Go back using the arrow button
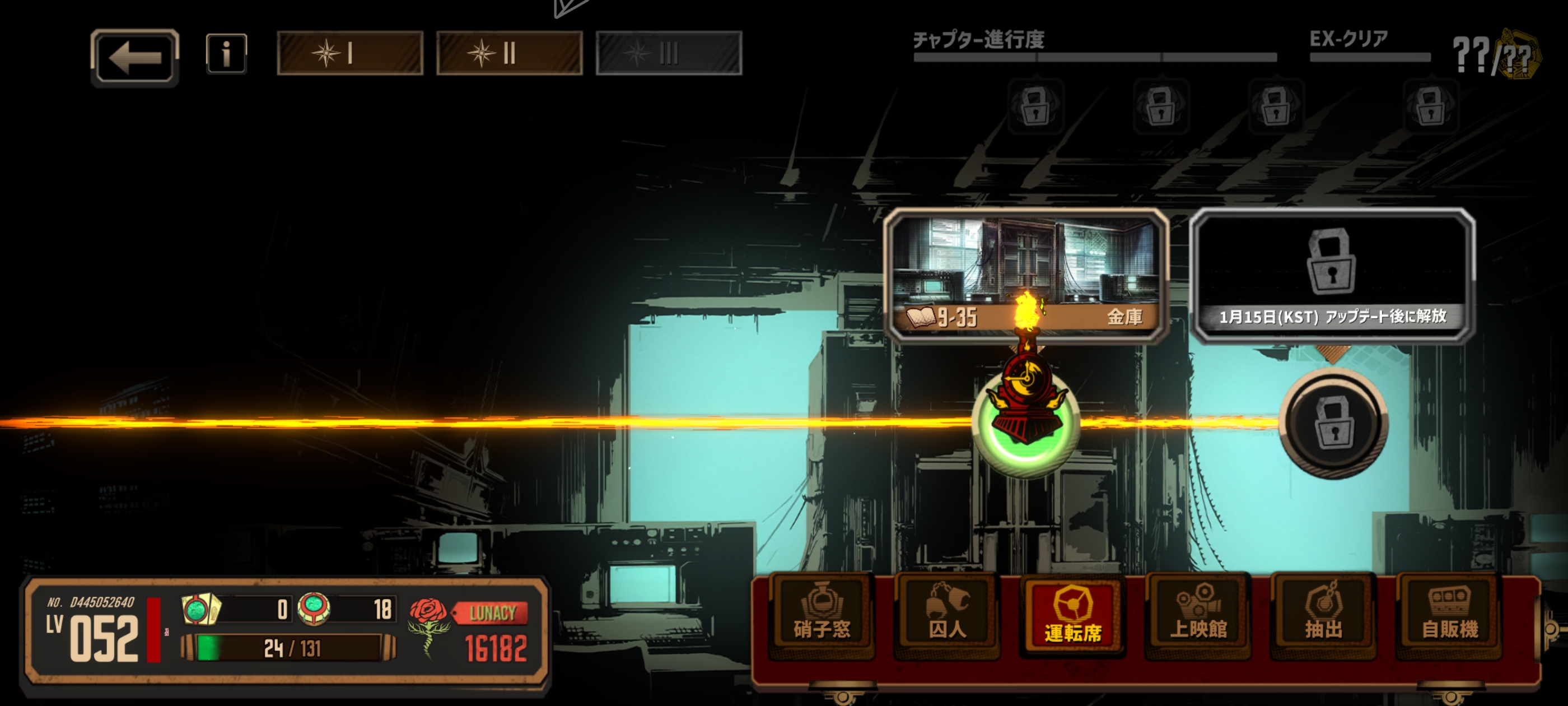 [134, 58]
